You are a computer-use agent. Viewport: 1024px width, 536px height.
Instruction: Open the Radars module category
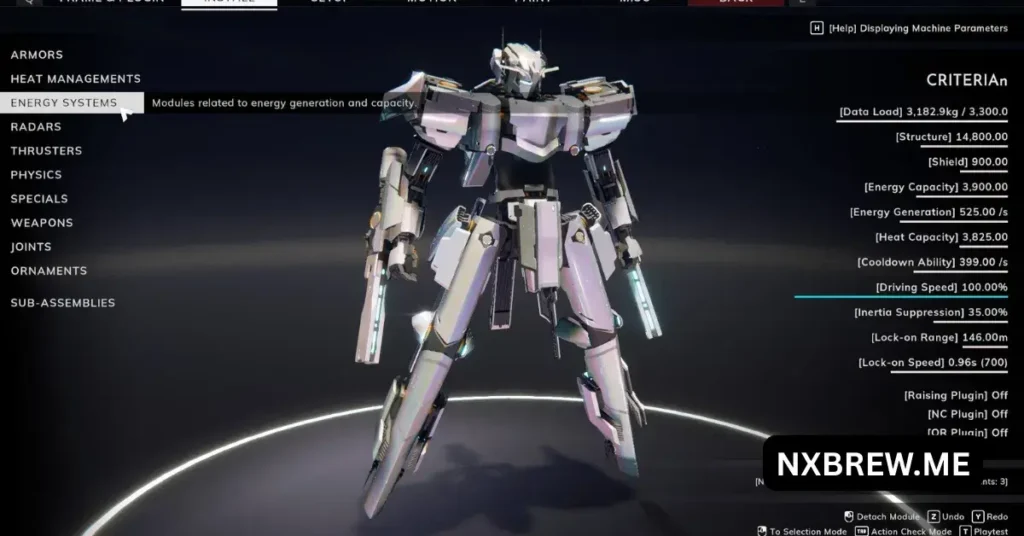[36, 127]
